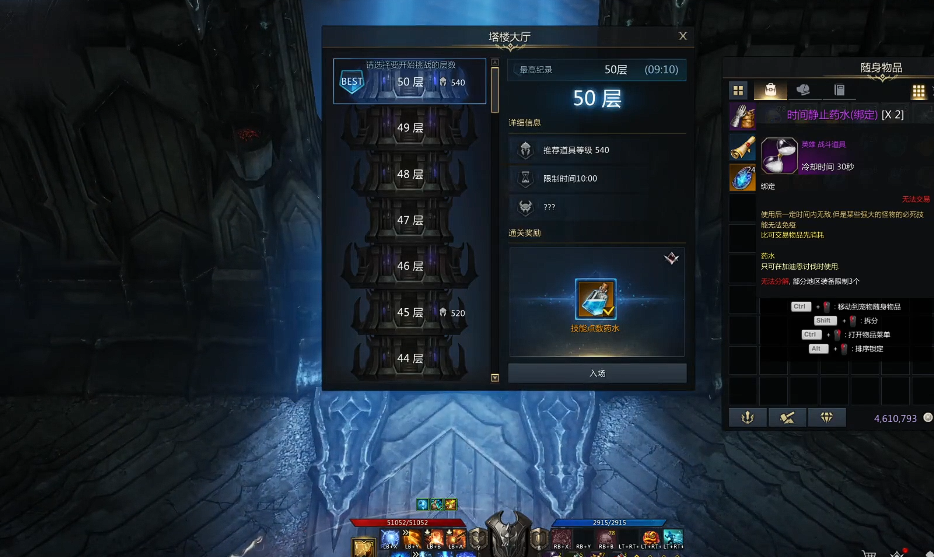The height and width of the screenshot is (557, 934).
Task: Select floor 50层 in the tower list
Action: click(x=410, y=82)
